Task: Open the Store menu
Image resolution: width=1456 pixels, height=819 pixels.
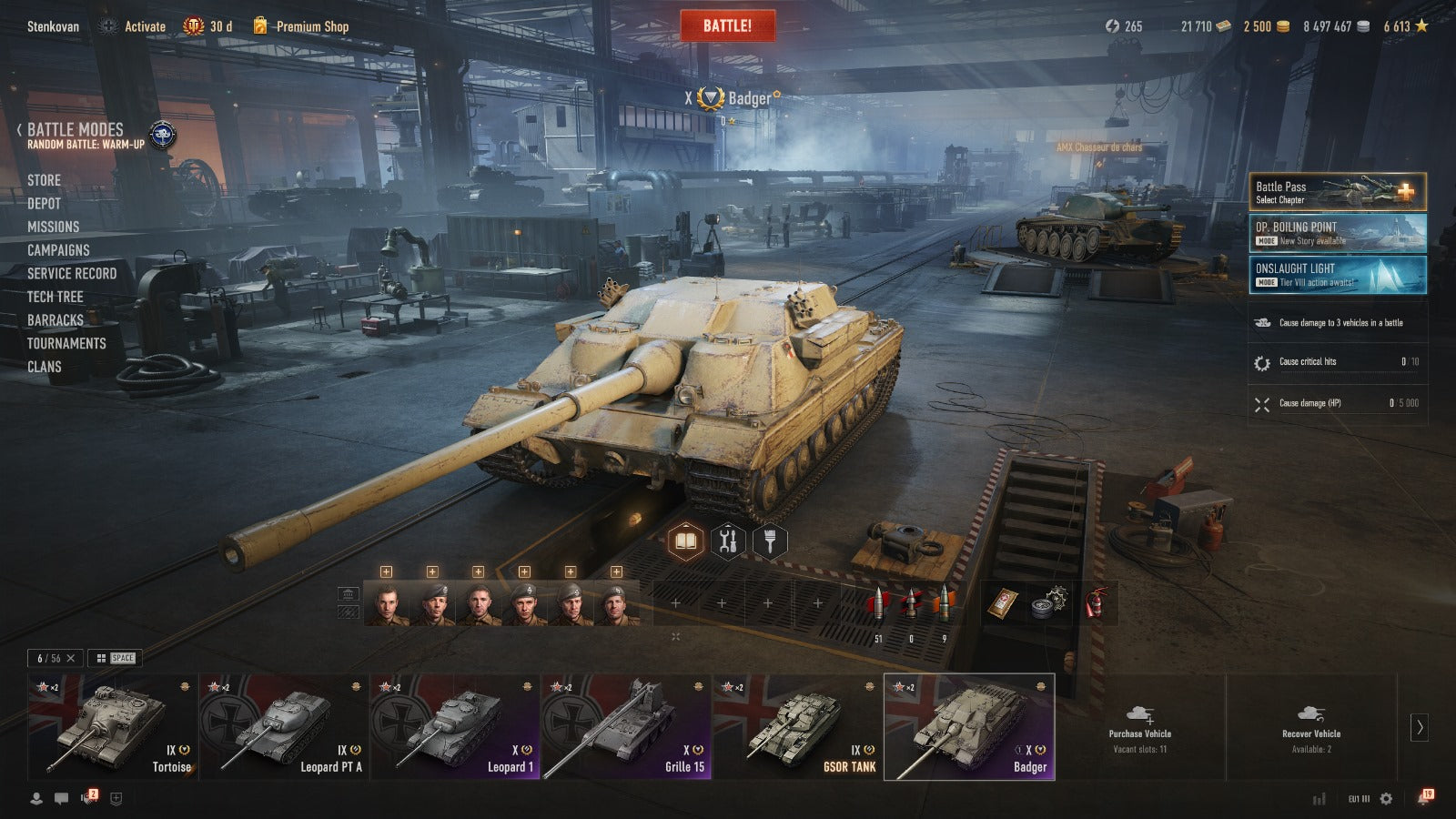Action: tap(44, 180)
